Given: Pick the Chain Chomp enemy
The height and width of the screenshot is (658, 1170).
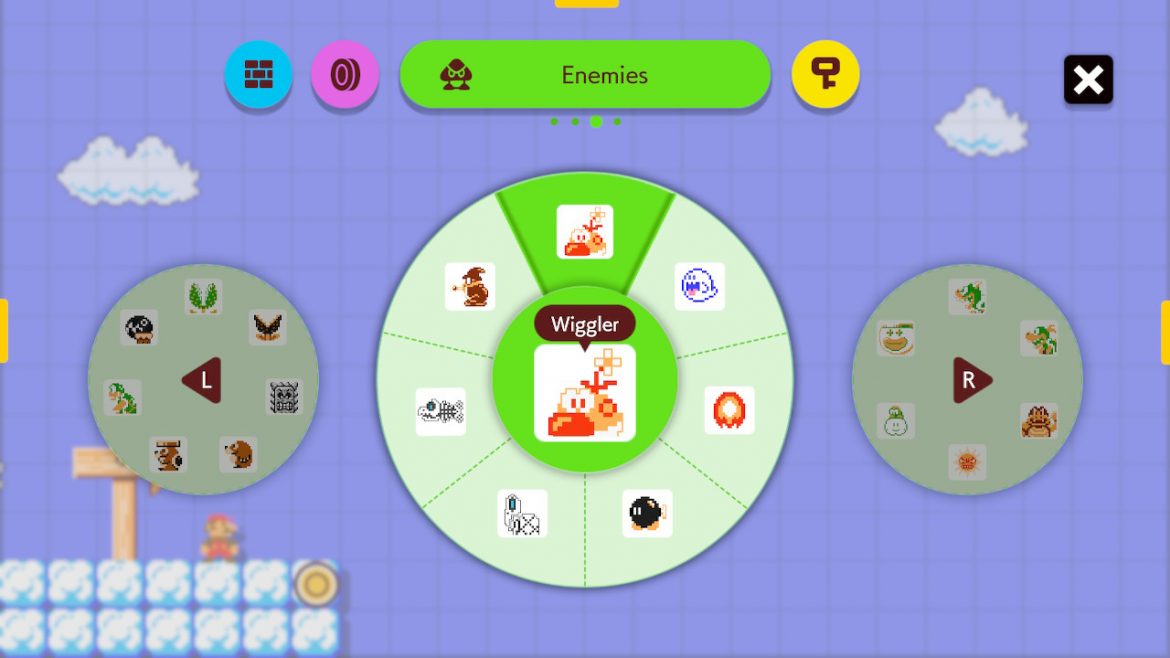Looking at the screenshot, I should coord(139,327).
